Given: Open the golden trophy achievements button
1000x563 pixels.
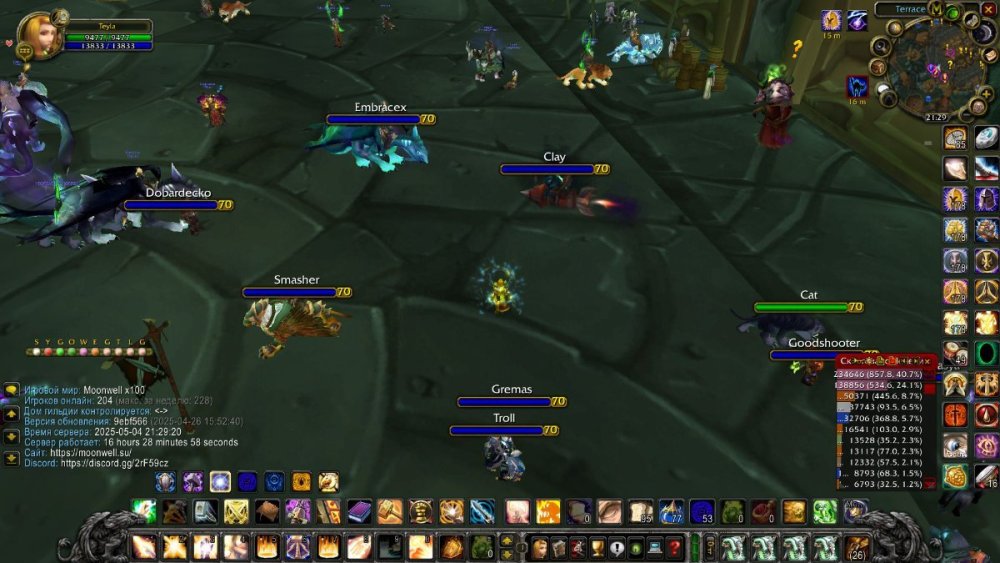Looking at the screenshot, I should pyautogui.click(x=597, y=547).
